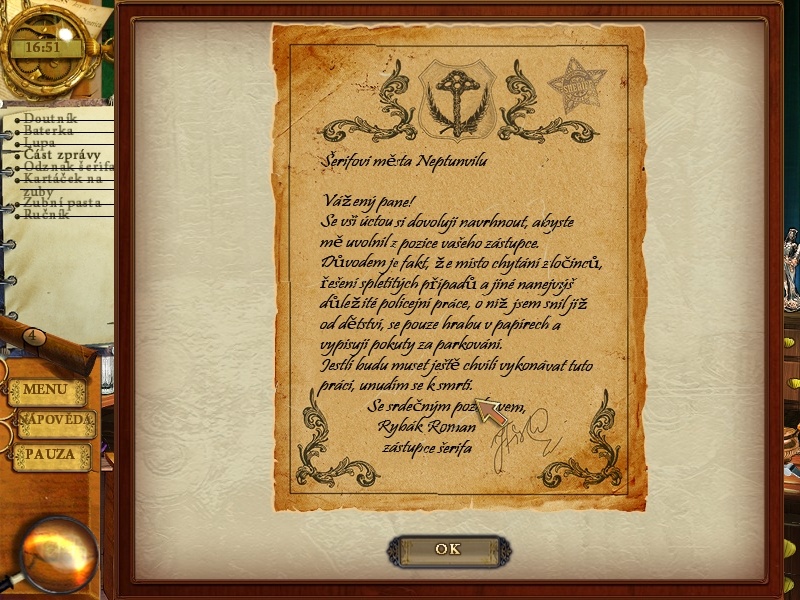The width and height of the screenshot is (800, 600).
Task: Open the MENU button
Action: (x=46, y=390)
